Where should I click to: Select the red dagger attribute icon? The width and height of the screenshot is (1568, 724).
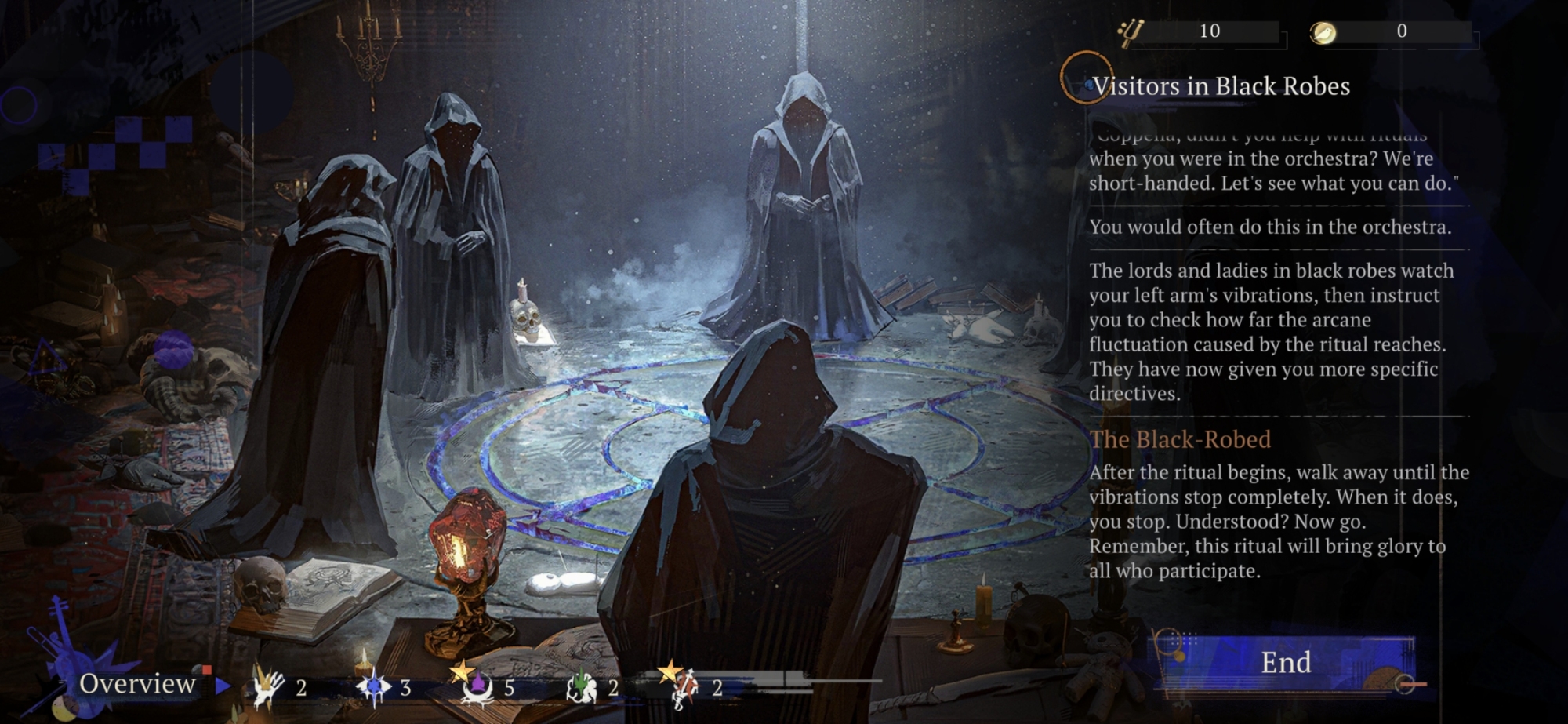684,688
